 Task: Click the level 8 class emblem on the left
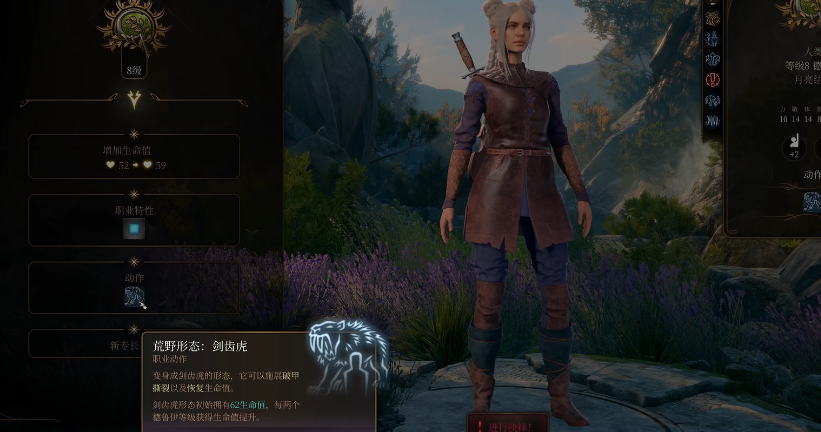coord(133,27)
